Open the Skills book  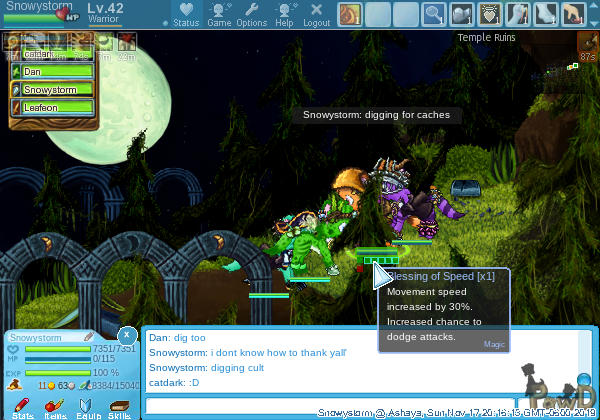tap(119, 407)
